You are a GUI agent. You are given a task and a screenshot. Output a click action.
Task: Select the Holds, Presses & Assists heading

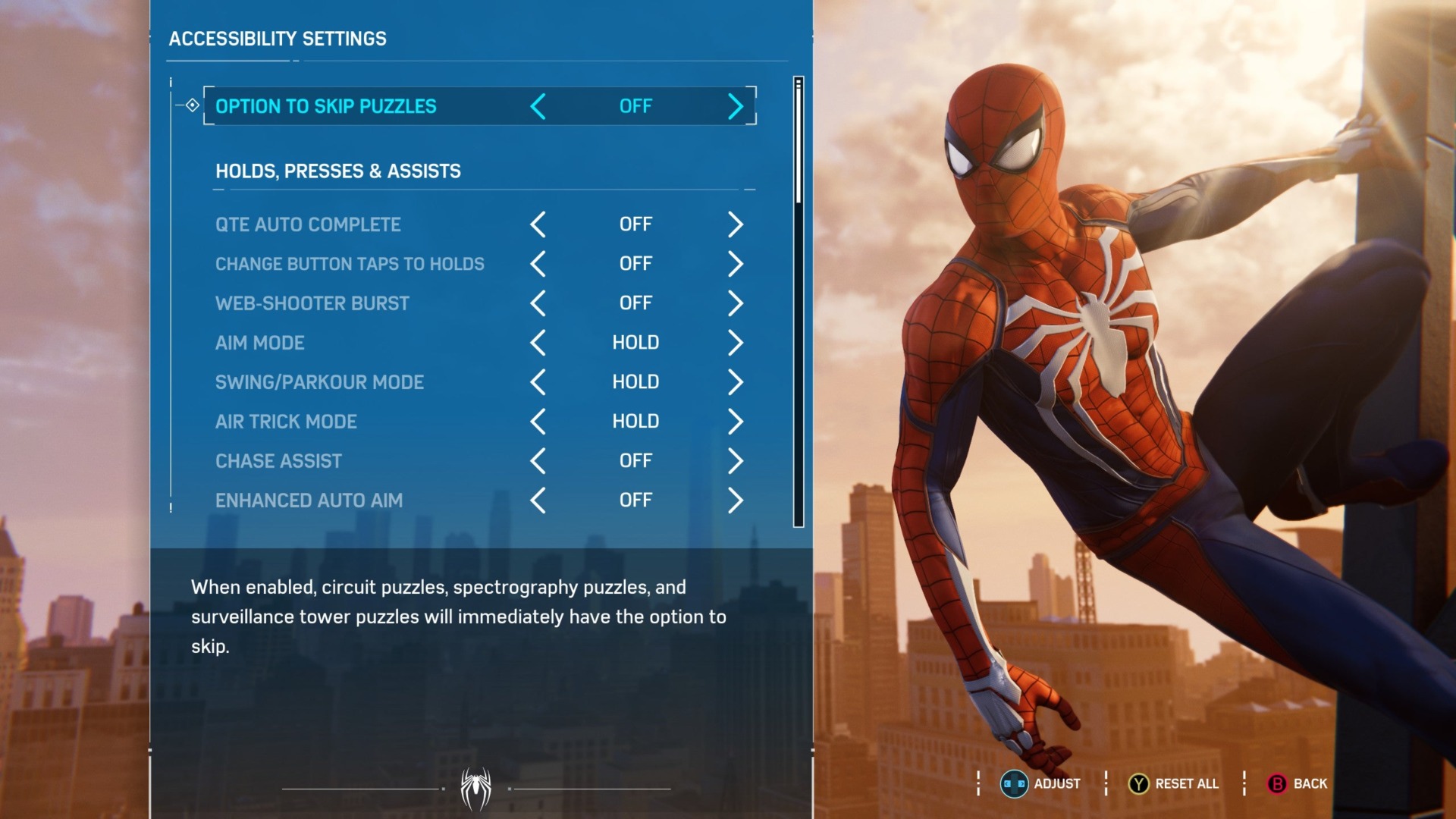point(338,171)
